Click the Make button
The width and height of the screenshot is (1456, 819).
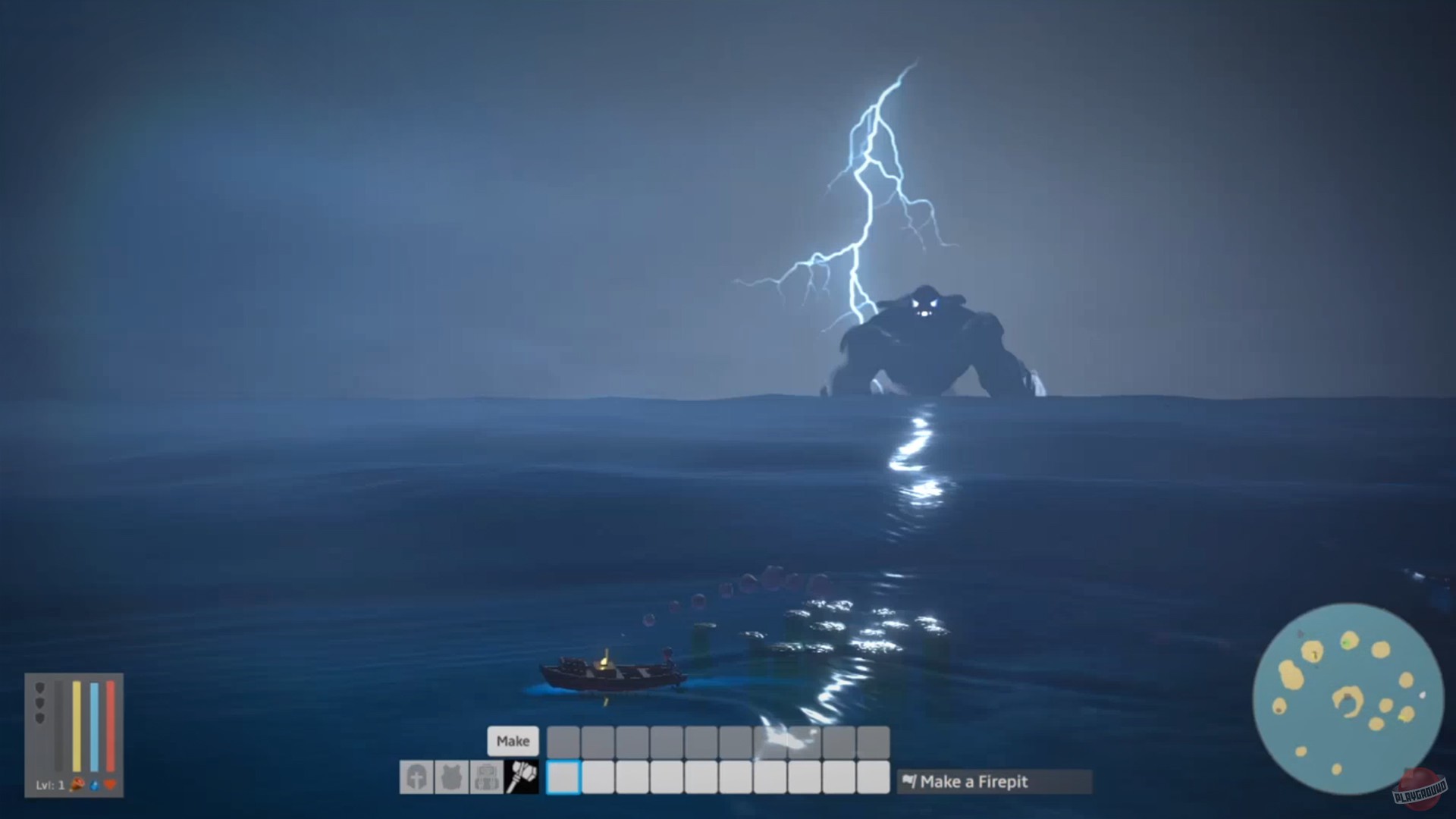[514, 742]
